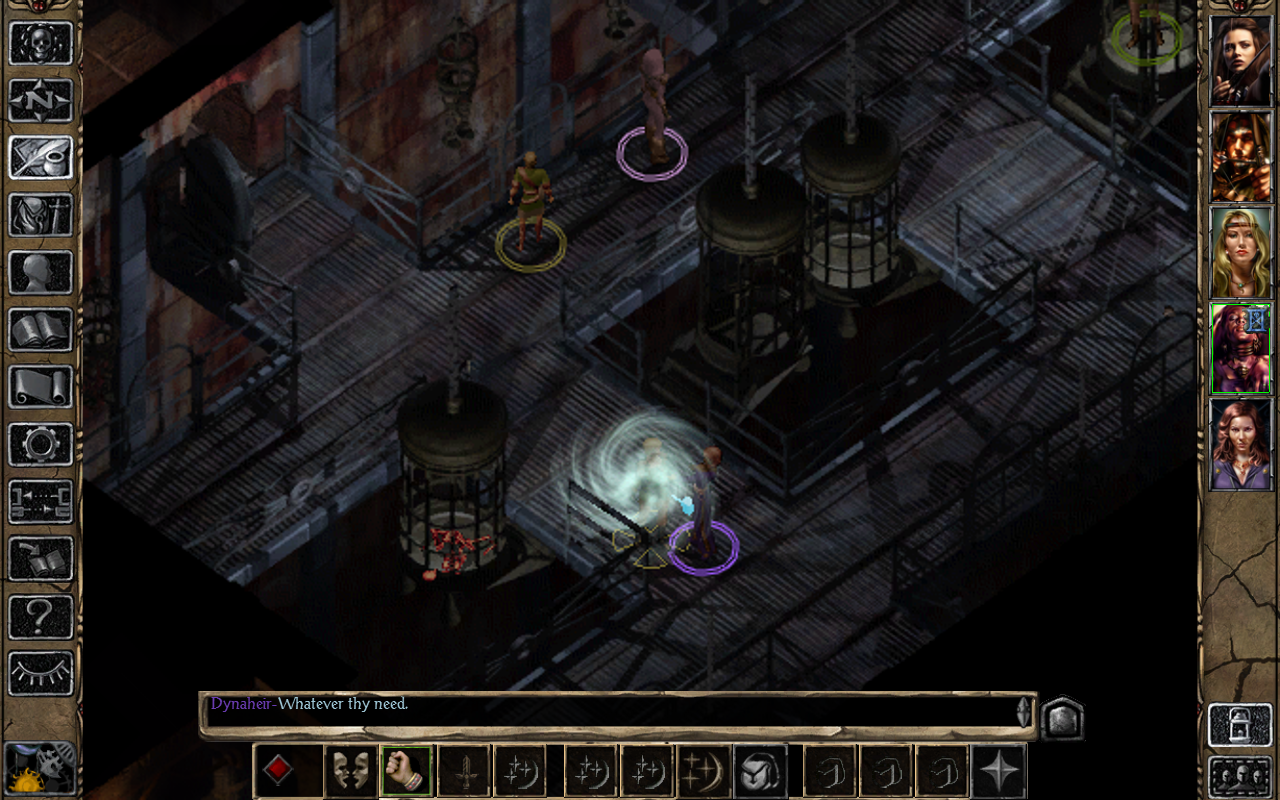The width and height of the screenshot is (1280, 800).
Task: Choose the fist weapon slot in the action bar
Action: (x=407, y=771)
